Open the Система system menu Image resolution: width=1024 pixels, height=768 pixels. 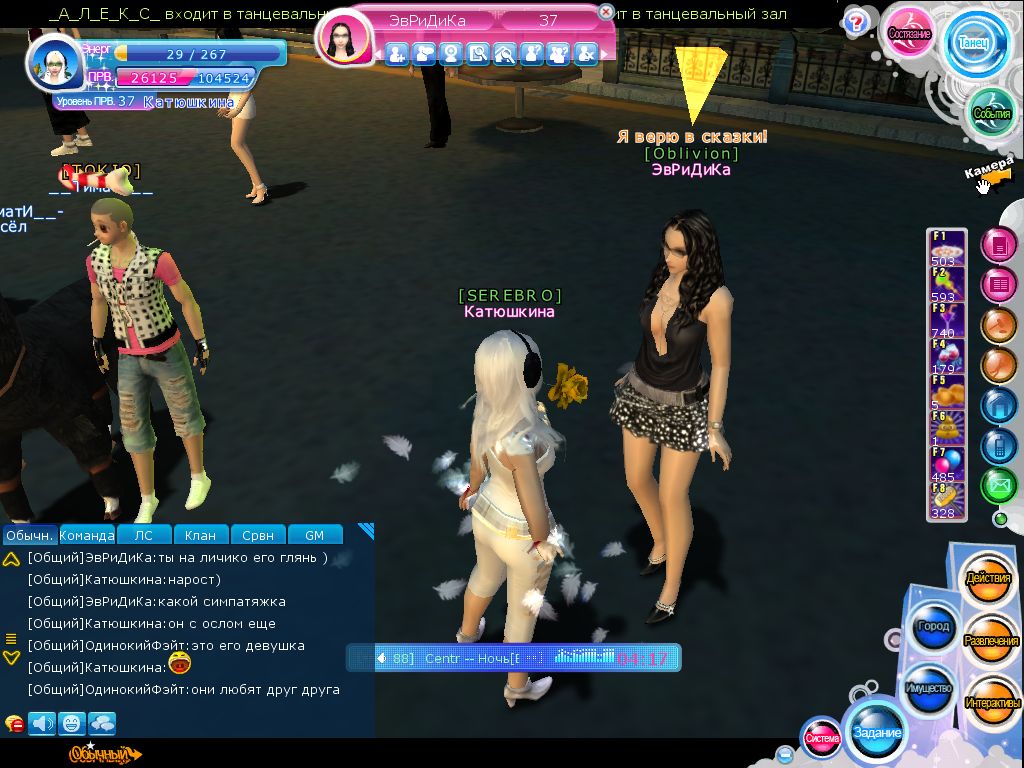(x=822, y=738)
